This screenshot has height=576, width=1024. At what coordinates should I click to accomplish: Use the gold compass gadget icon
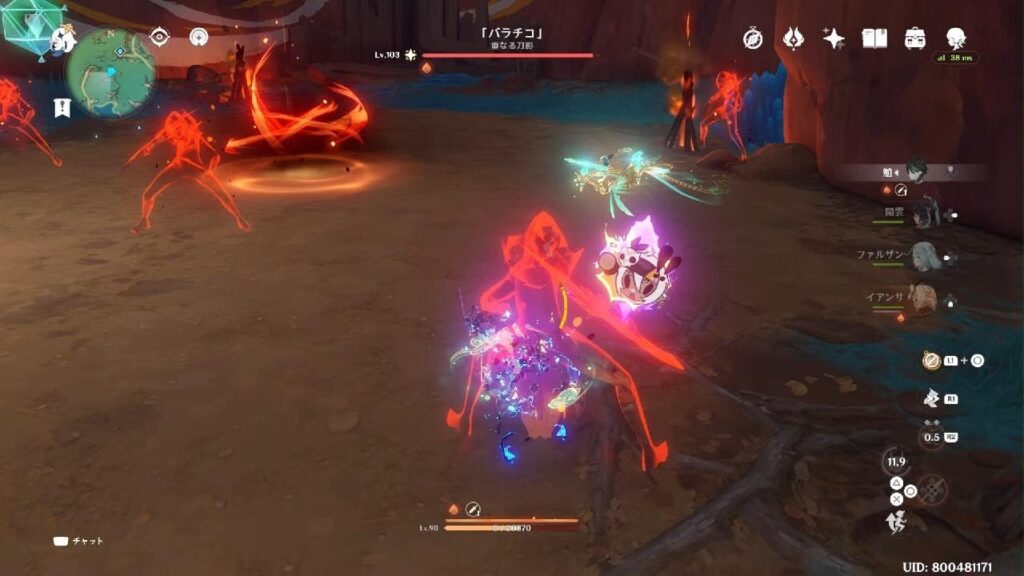click(931, 361)
